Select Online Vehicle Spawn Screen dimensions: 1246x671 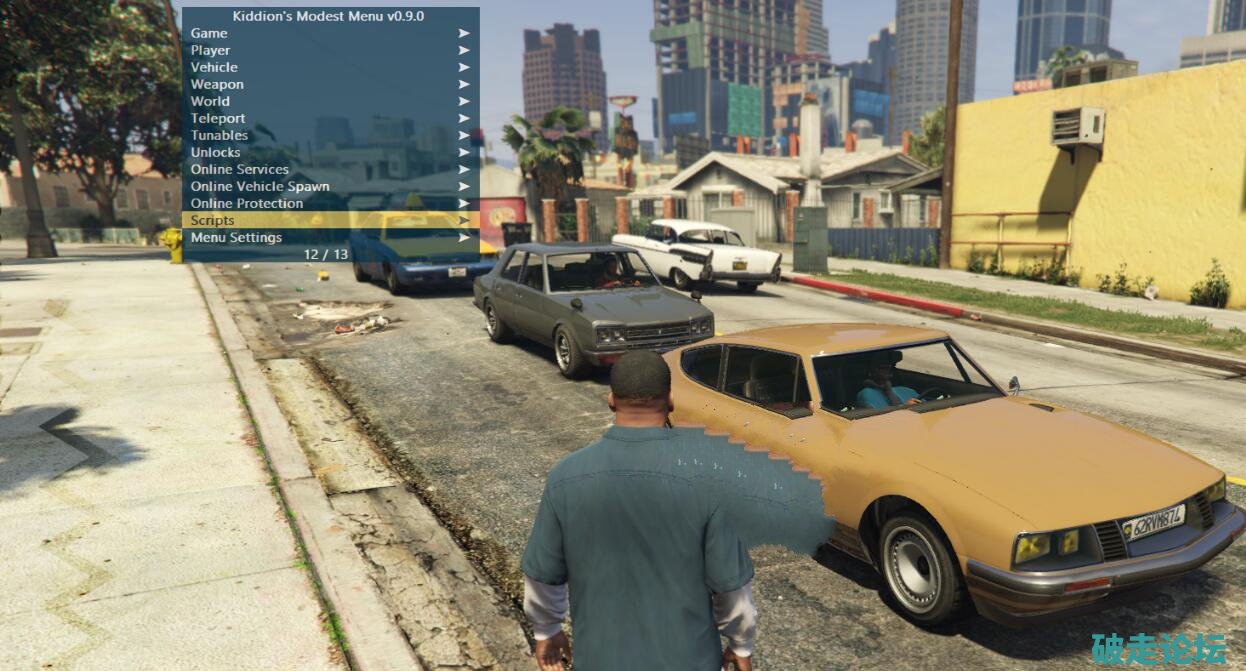[260, 186]
